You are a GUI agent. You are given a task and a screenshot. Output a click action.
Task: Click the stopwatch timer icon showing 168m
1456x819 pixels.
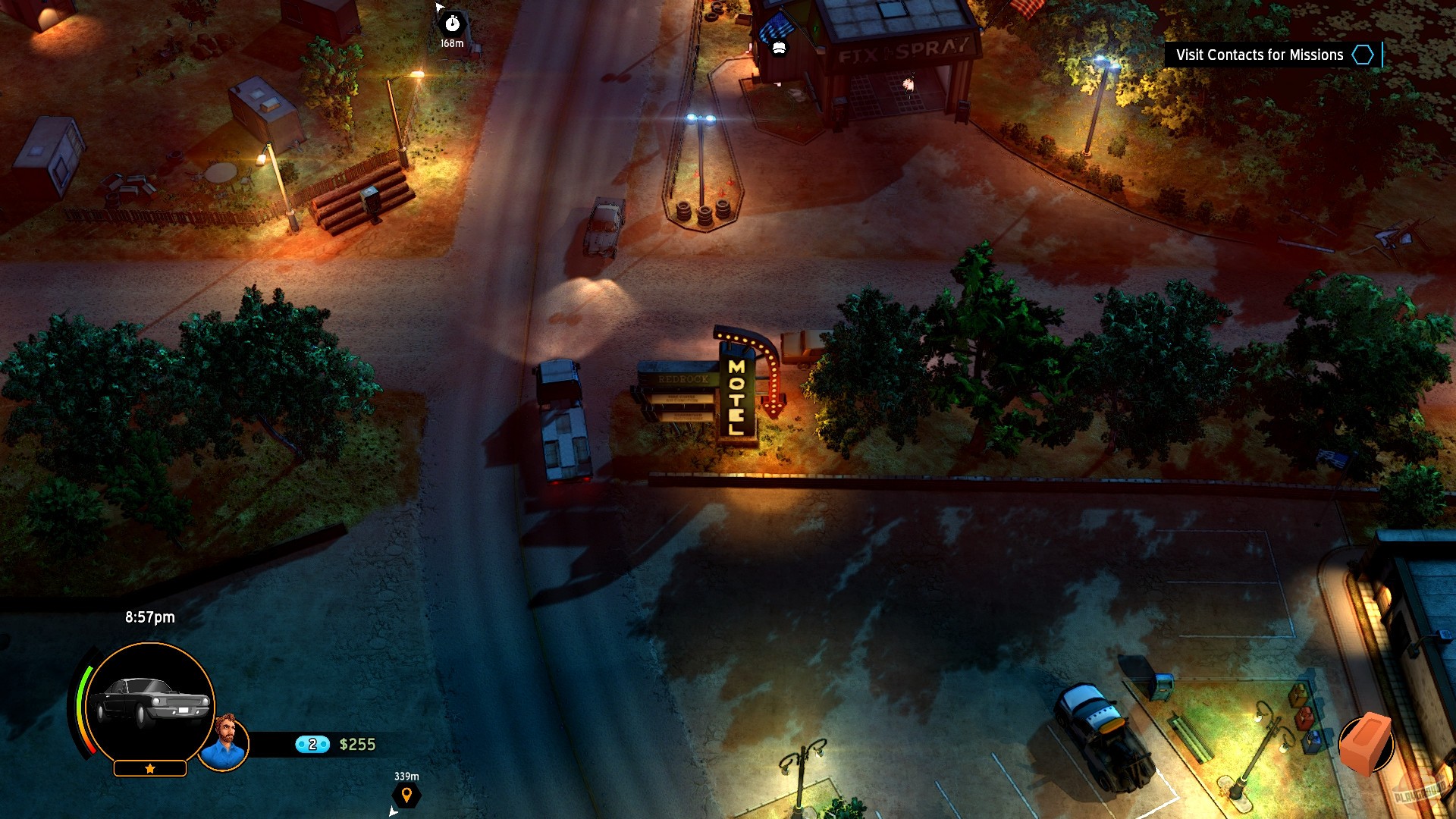(453, 24)
